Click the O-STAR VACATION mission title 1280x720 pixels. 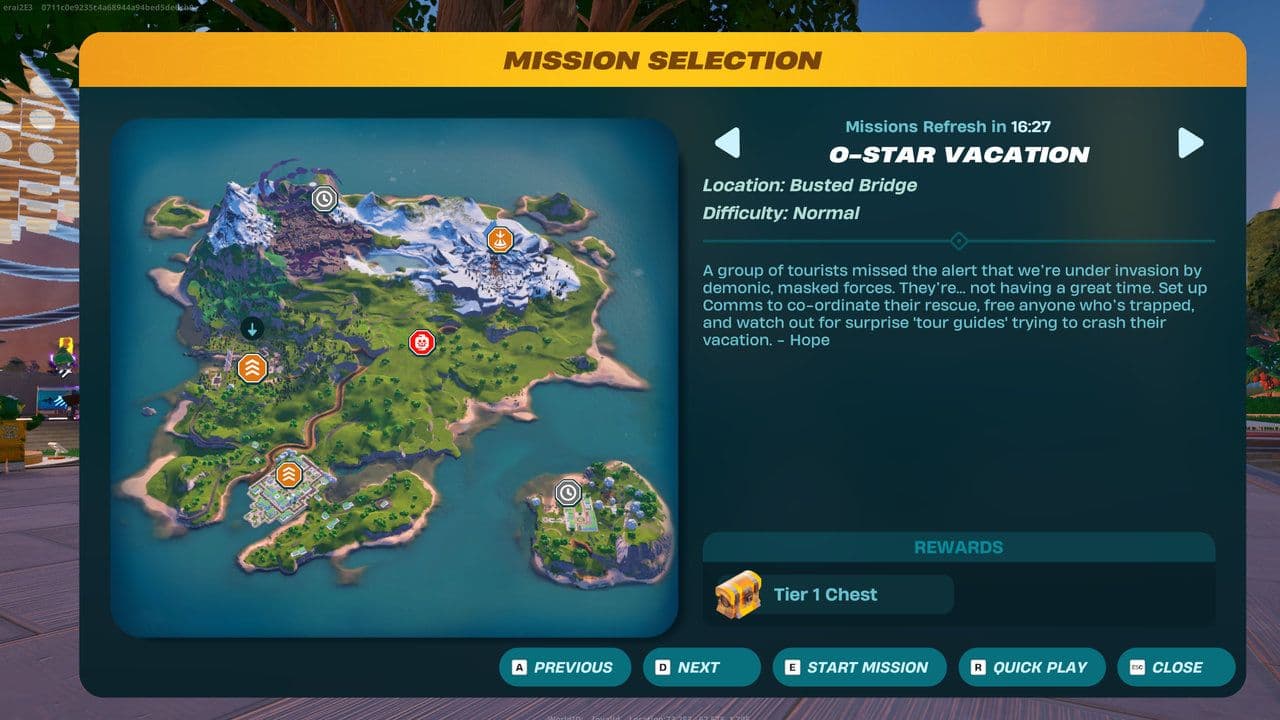(958, 154)
